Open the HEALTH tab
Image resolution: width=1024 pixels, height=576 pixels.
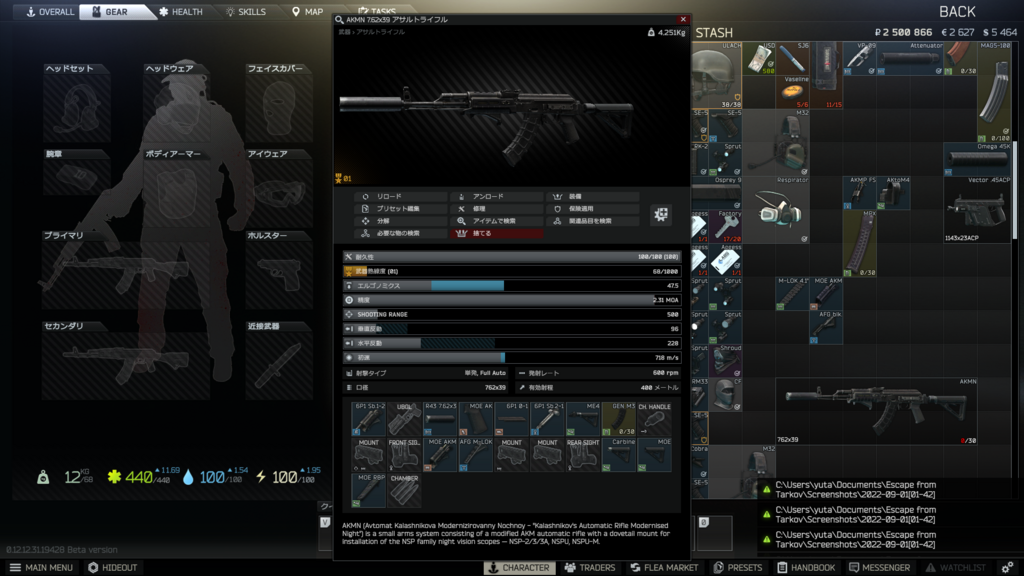[x=181, y=12]
